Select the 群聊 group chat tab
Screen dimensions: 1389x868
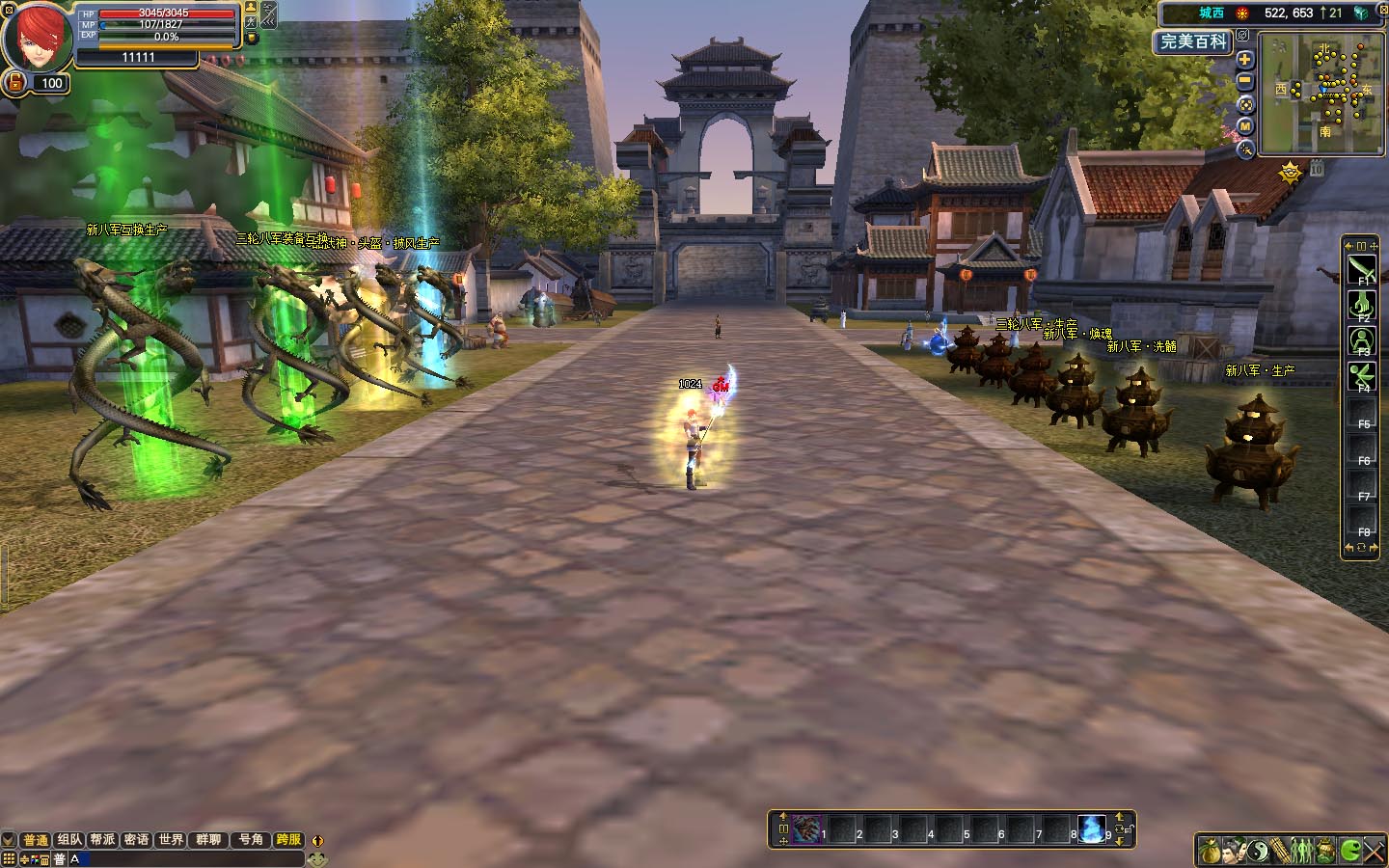click(208, 840)
